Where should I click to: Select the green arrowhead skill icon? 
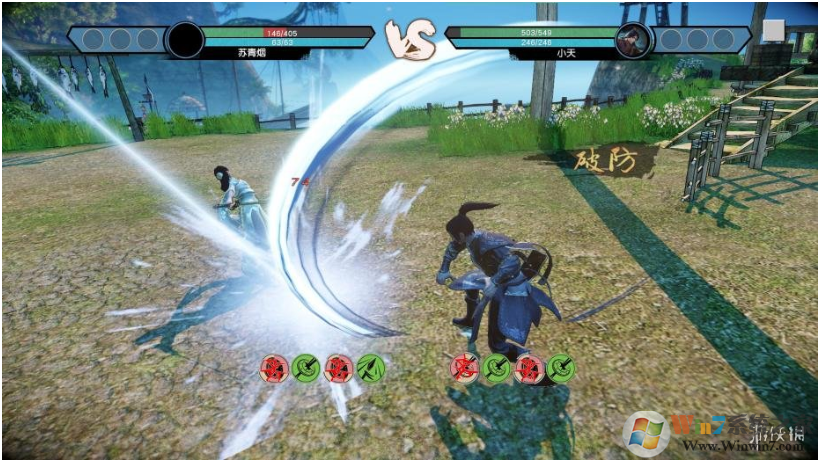(x=371, y=368)
